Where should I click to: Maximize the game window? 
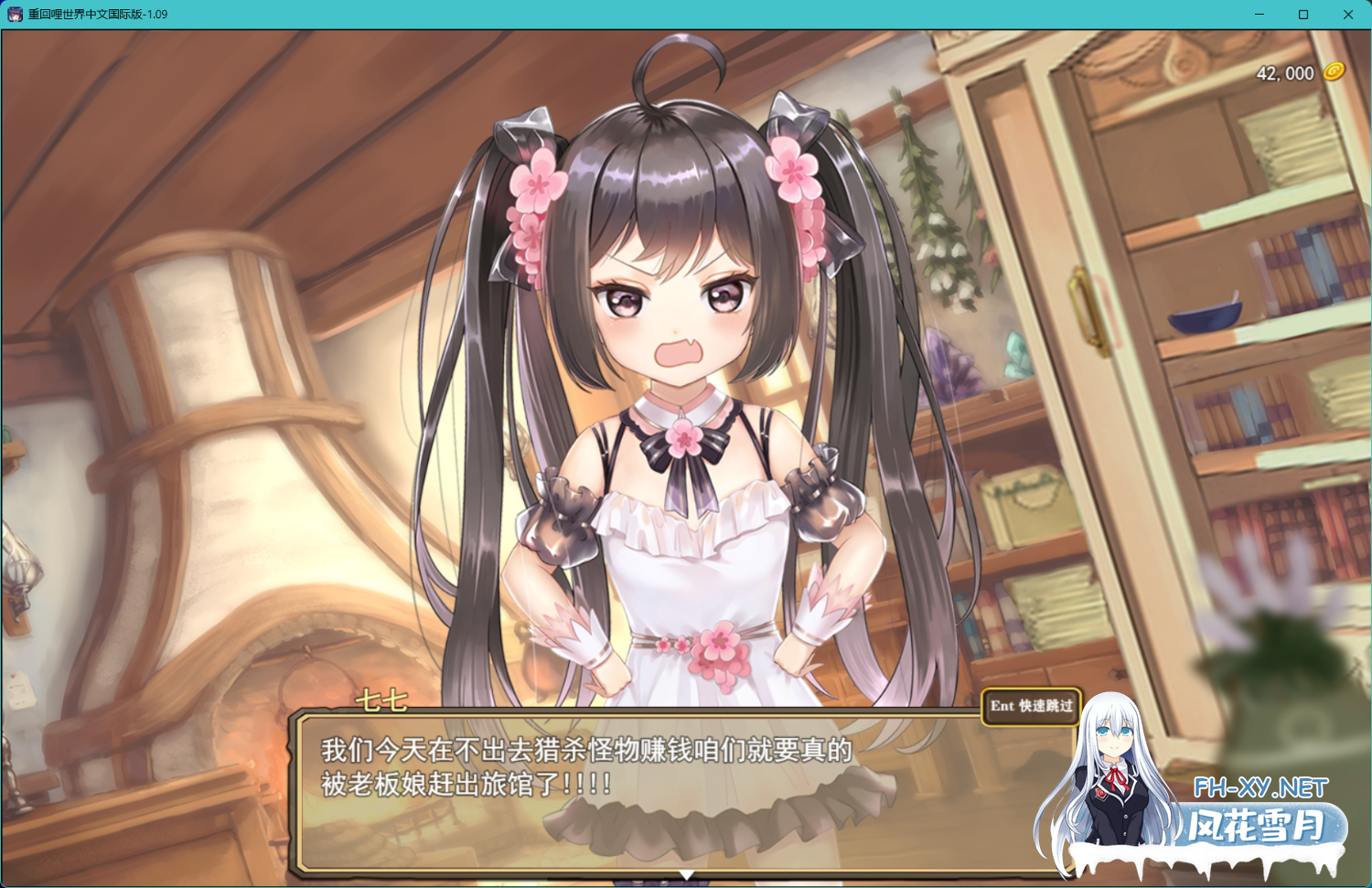coord(1303,15)
